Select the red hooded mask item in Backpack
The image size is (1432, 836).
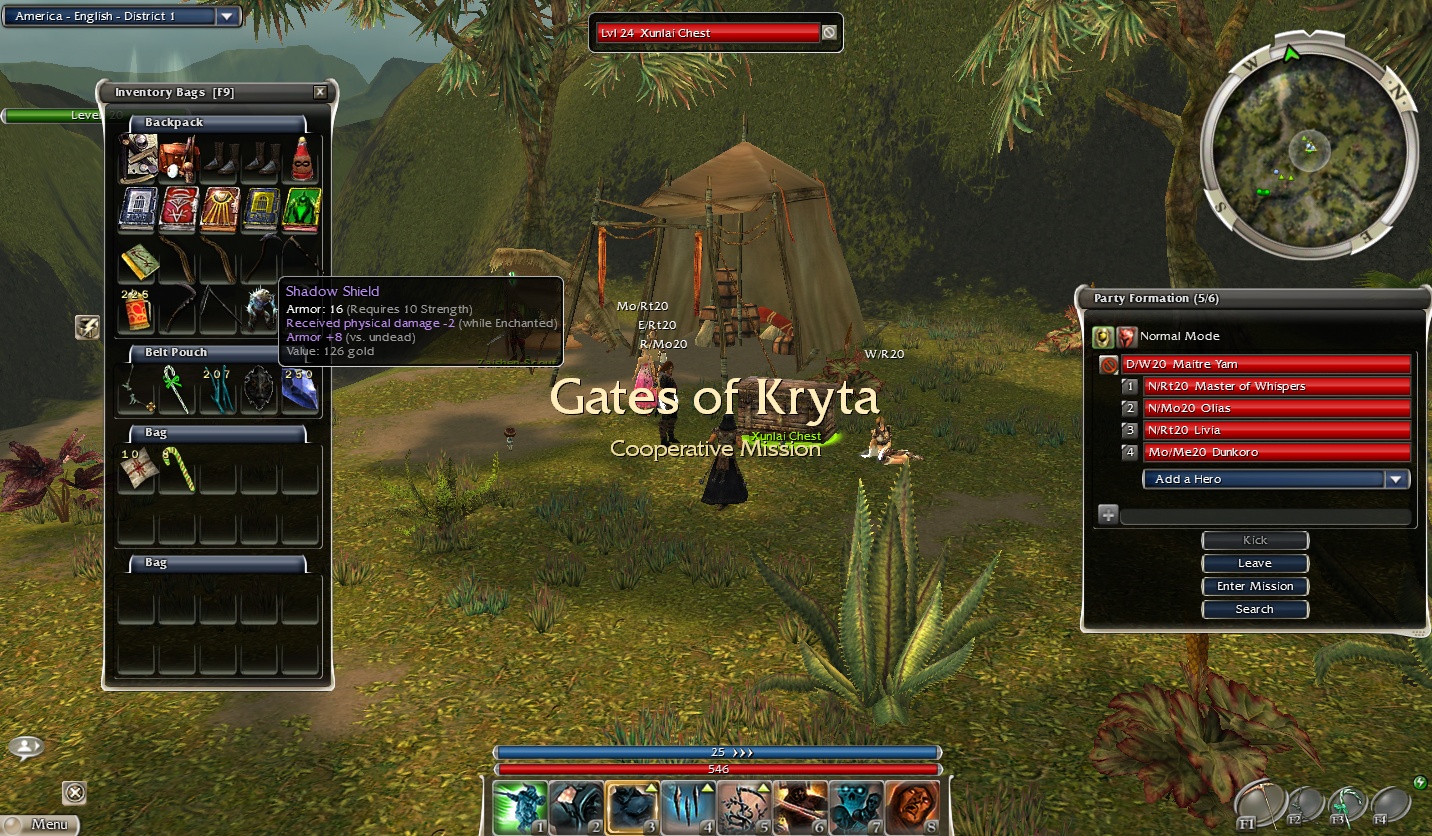click(300, 160)
